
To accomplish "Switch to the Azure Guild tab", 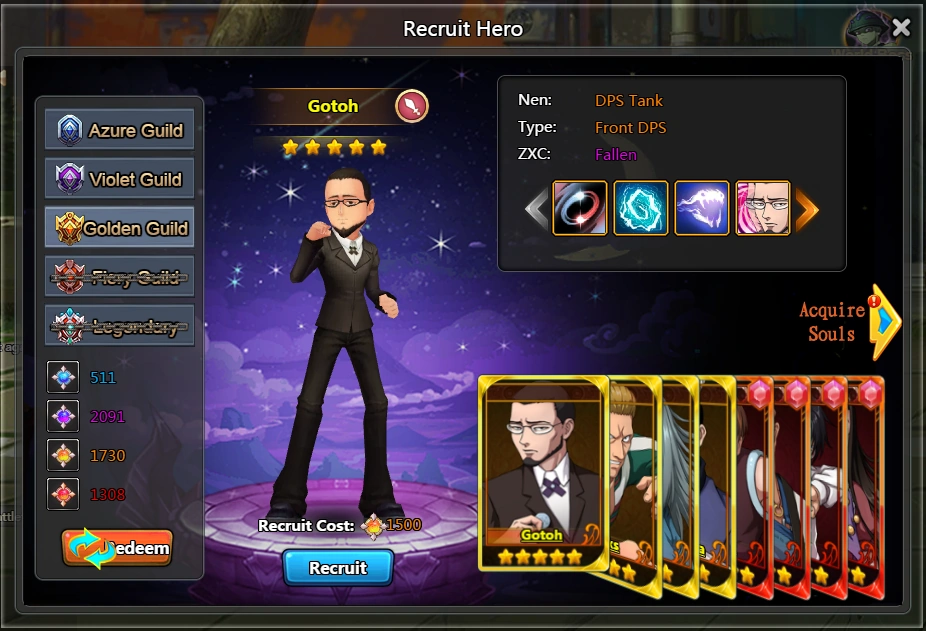I will pos(120,130).
